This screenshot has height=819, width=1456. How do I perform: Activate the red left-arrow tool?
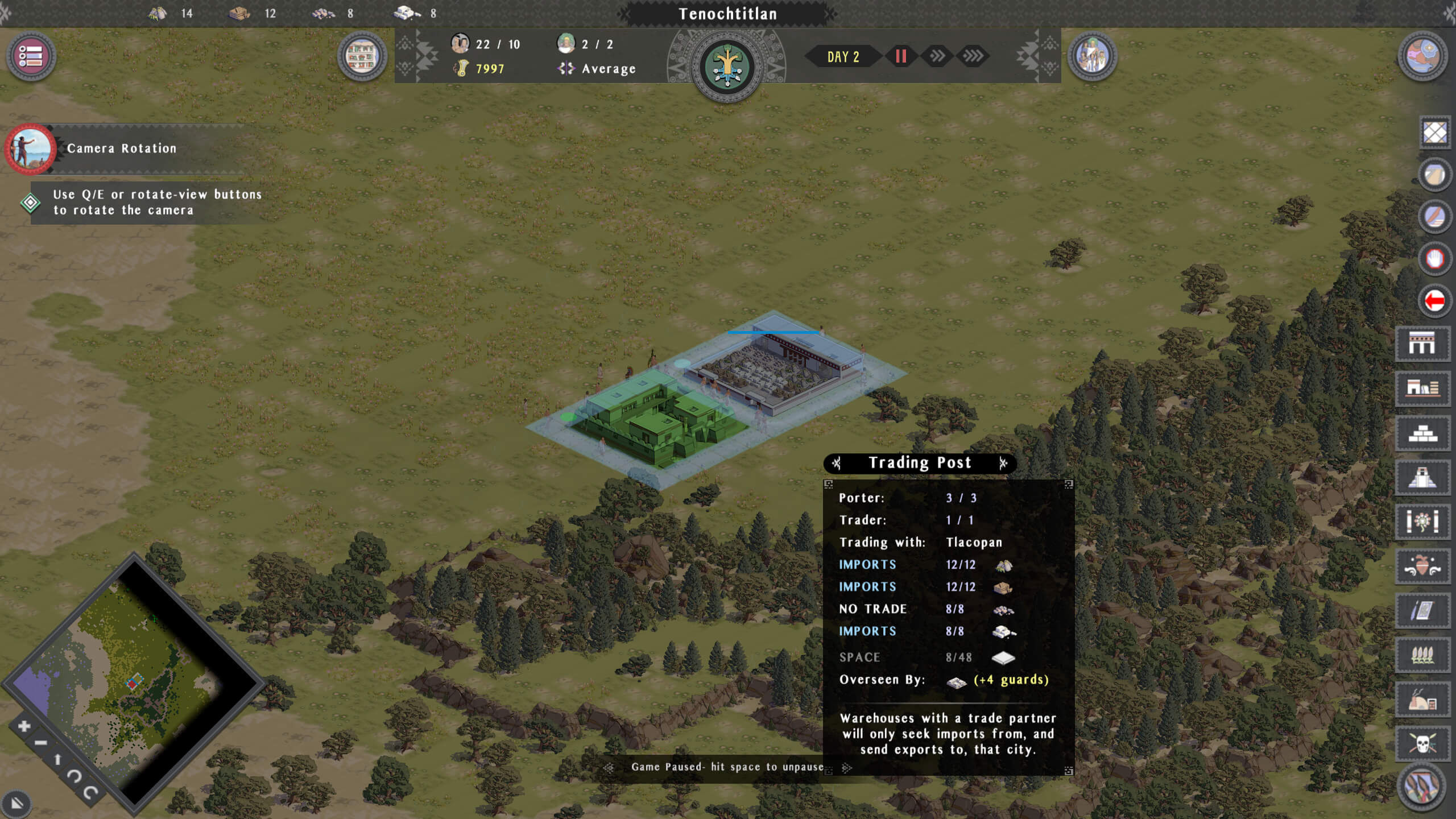(1434, 300)
